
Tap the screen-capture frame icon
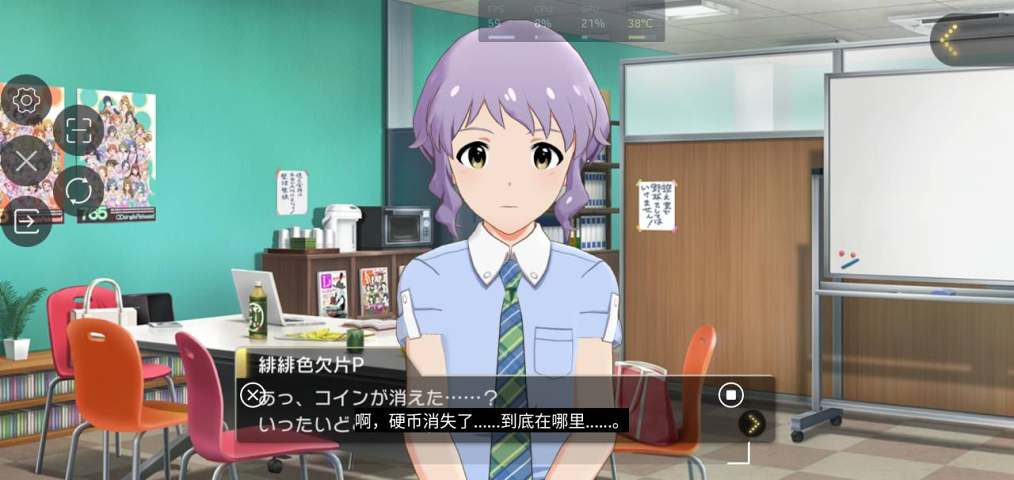point(78,129)
